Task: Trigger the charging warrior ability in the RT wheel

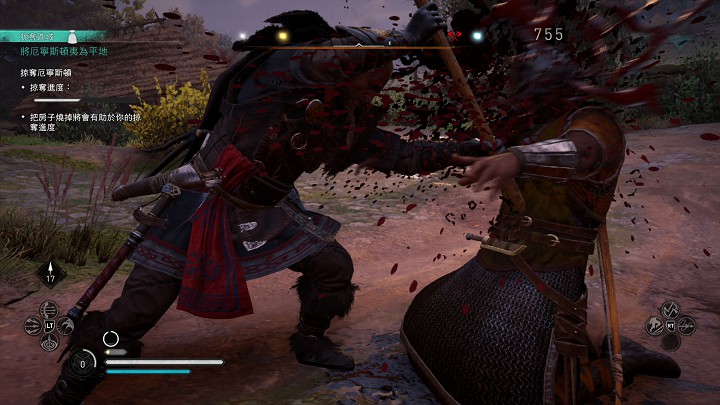Action: [655, 324]
